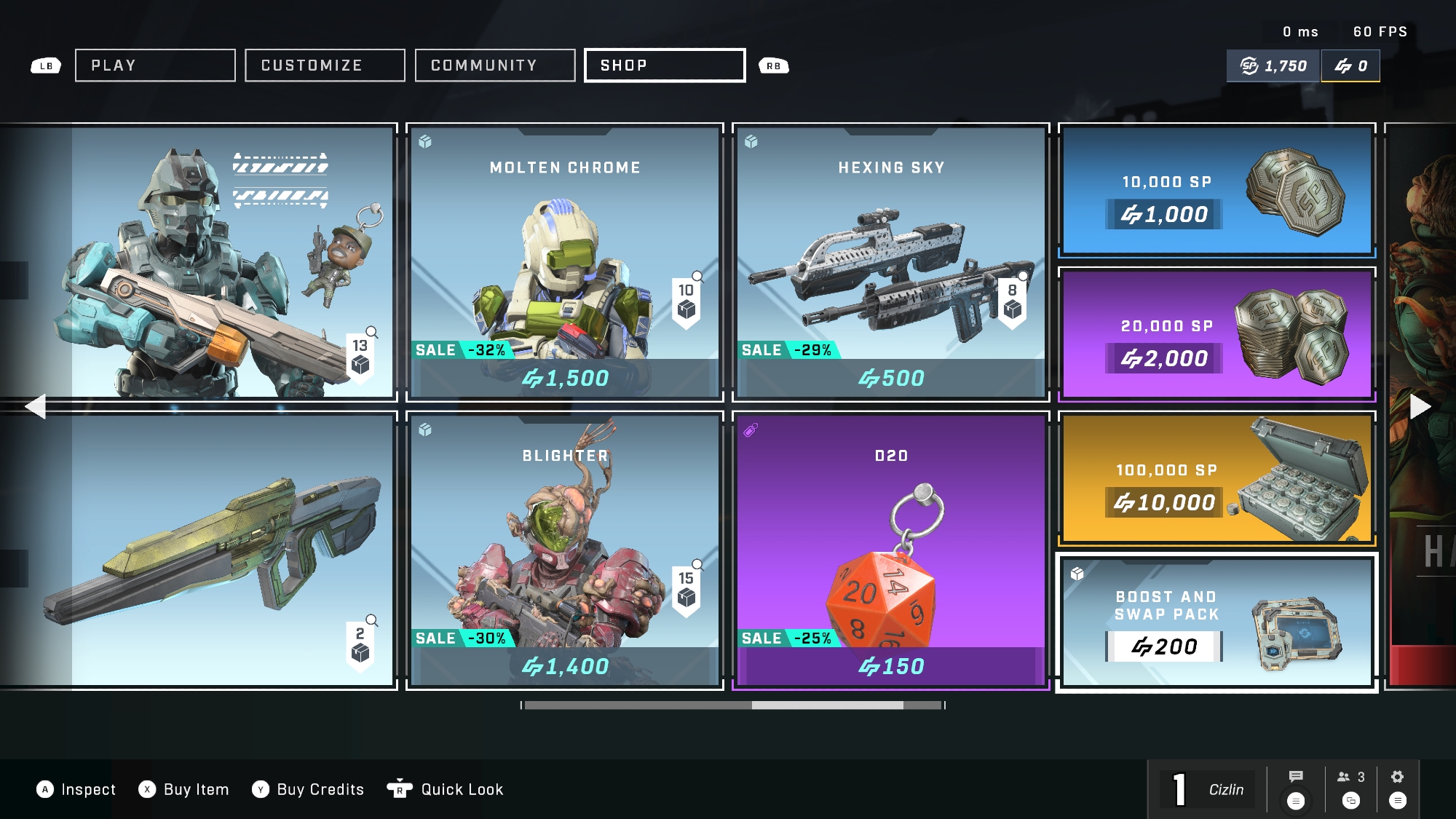
Task: Open the Molten Chrome bundle
Action: 565,262
